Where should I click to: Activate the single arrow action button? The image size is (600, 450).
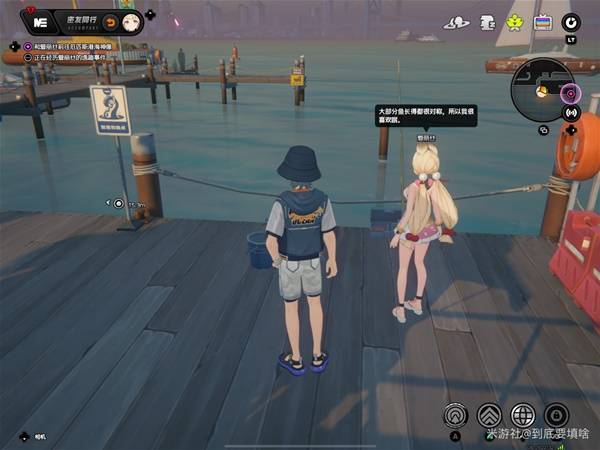click(x=457, y=415)
